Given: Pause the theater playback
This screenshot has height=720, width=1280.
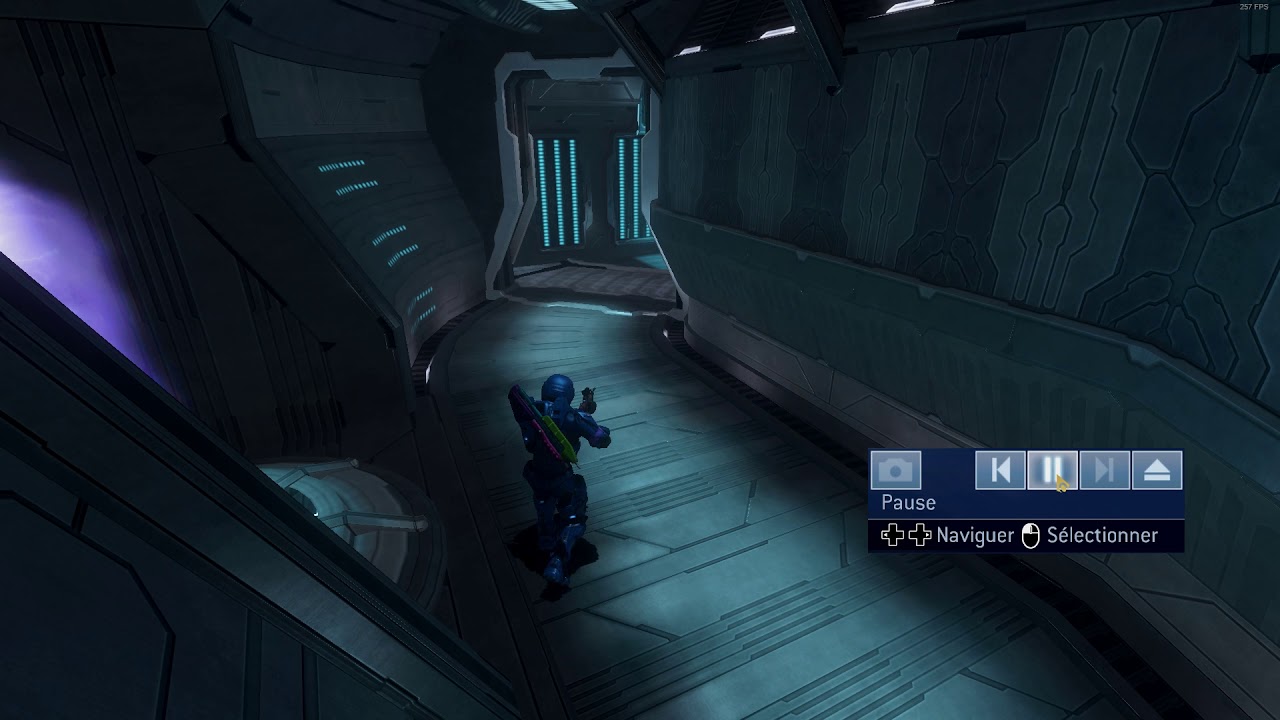Looking at the screenshot, I should [1052, 471].
